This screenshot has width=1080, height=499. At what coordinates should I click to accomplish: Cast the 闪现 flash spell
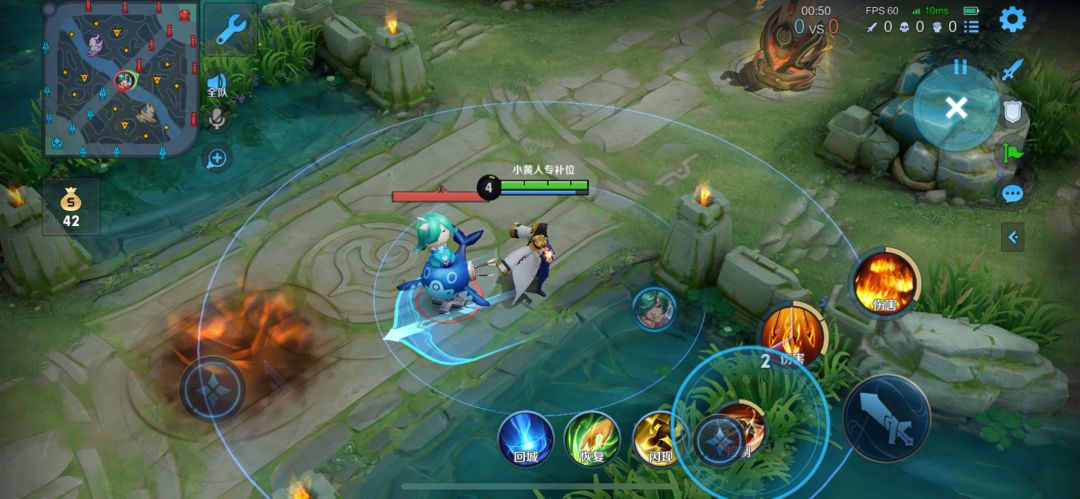[657, 437]
